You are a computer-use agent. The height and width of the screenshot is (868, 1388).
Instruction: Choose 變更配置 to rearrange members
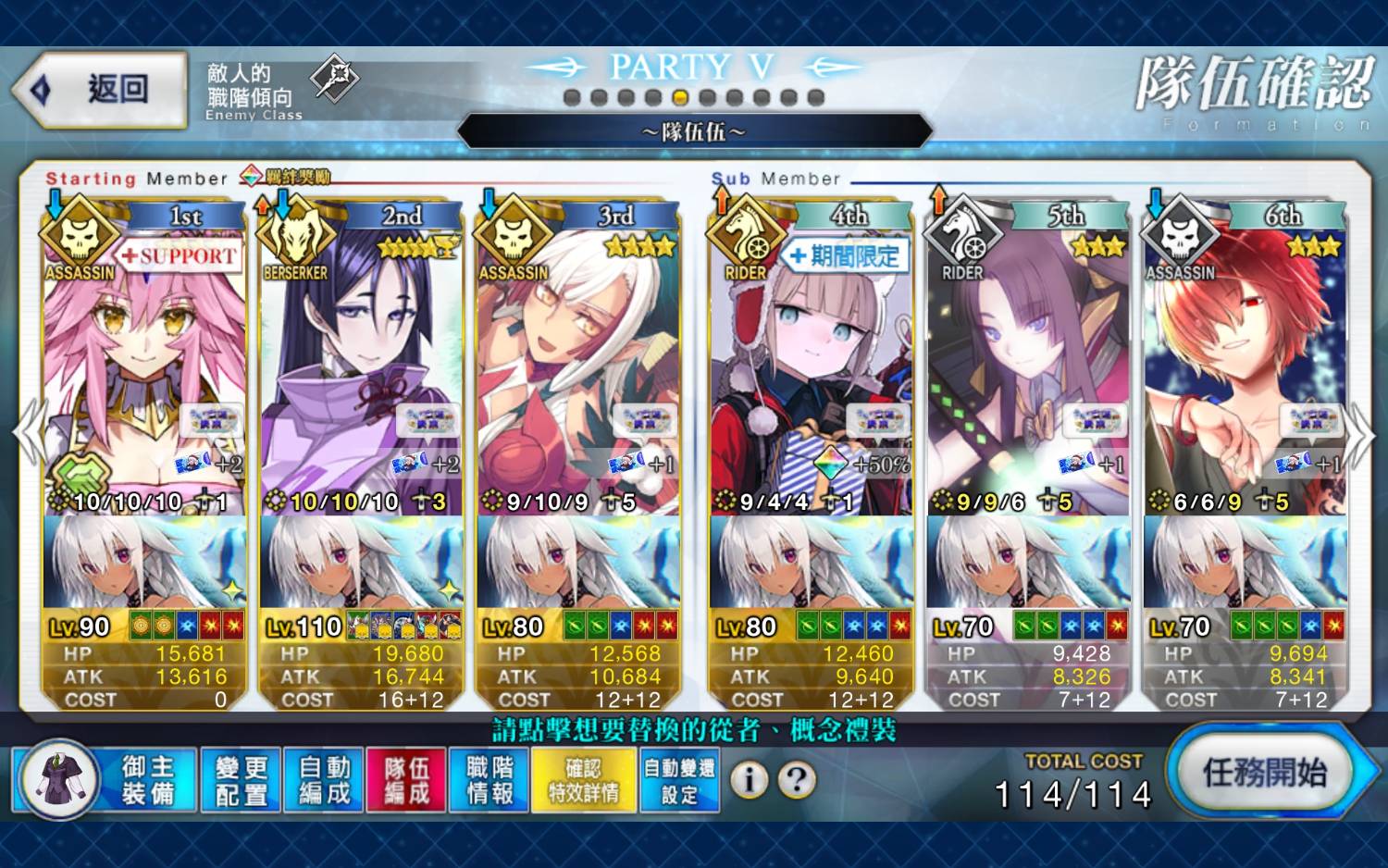(x=241, y=780)
